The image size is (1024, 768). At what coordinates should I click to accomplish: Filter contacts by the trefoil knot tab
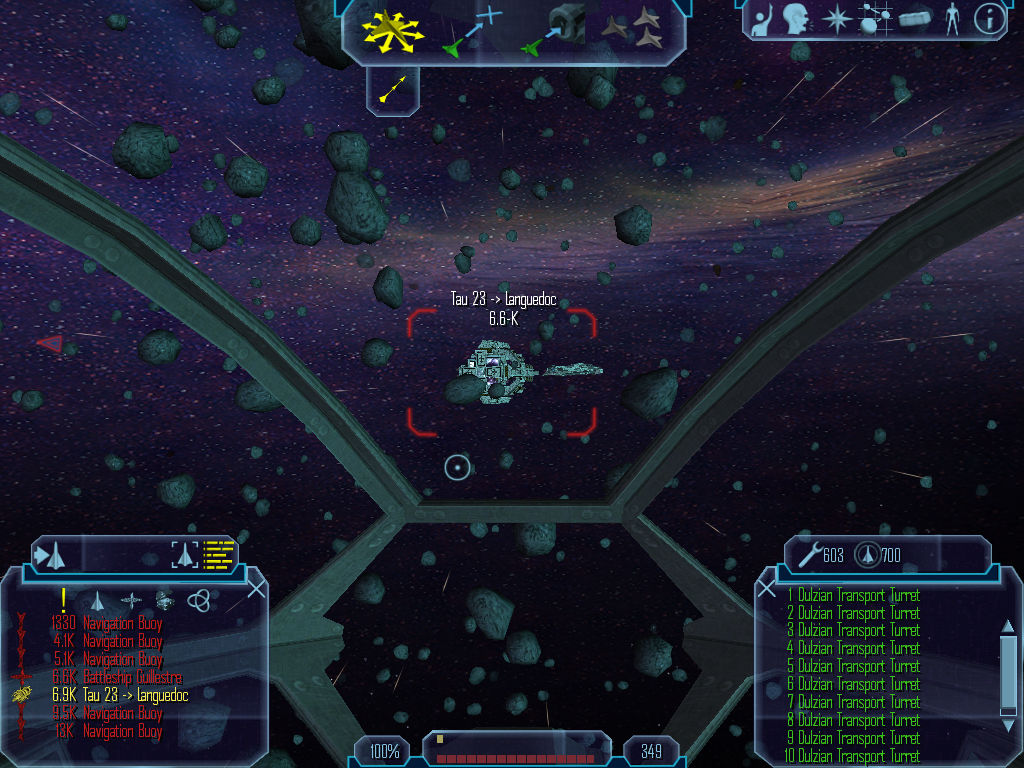(199, 600)
